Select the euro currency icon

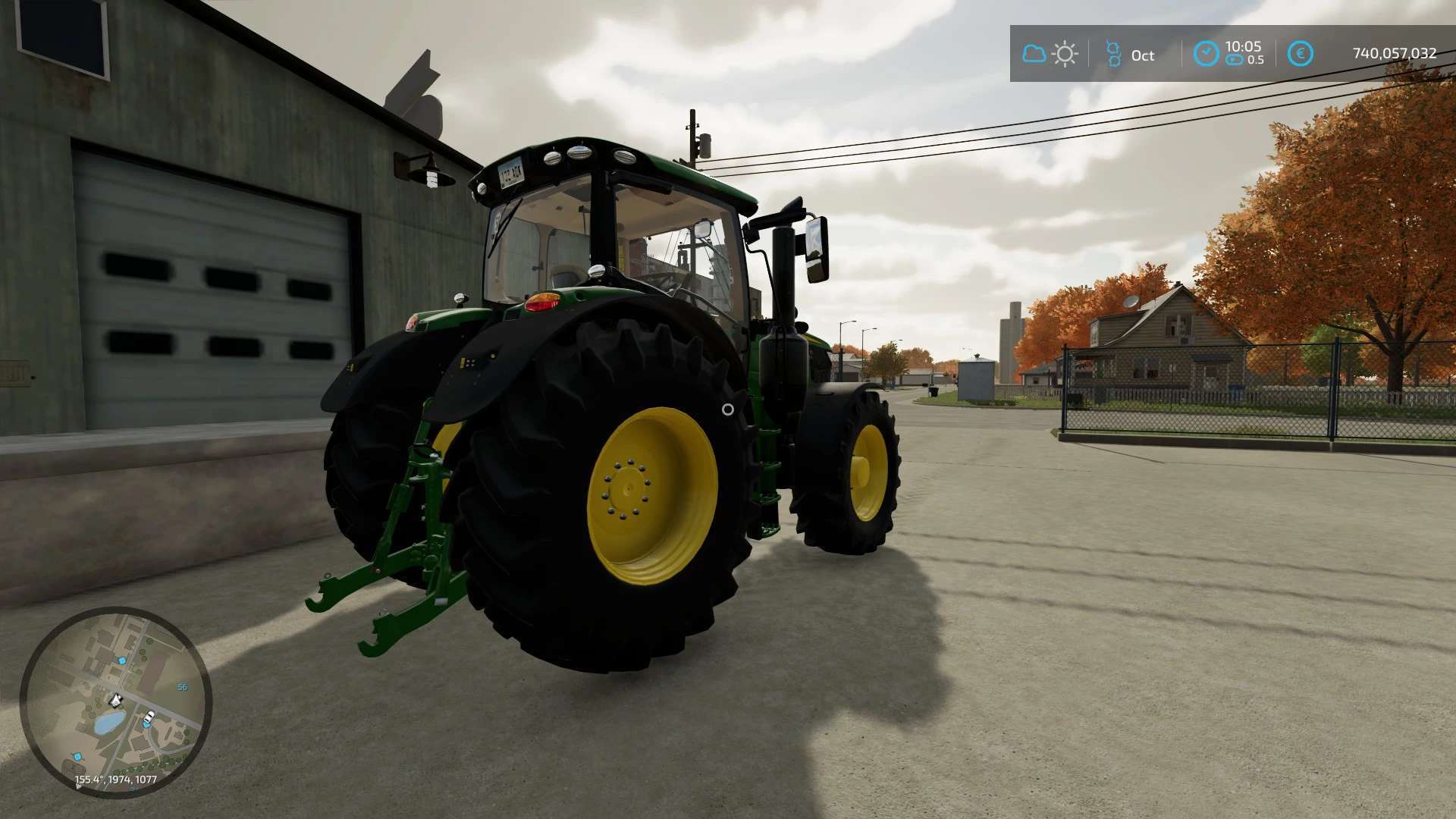pos(1300,54)
